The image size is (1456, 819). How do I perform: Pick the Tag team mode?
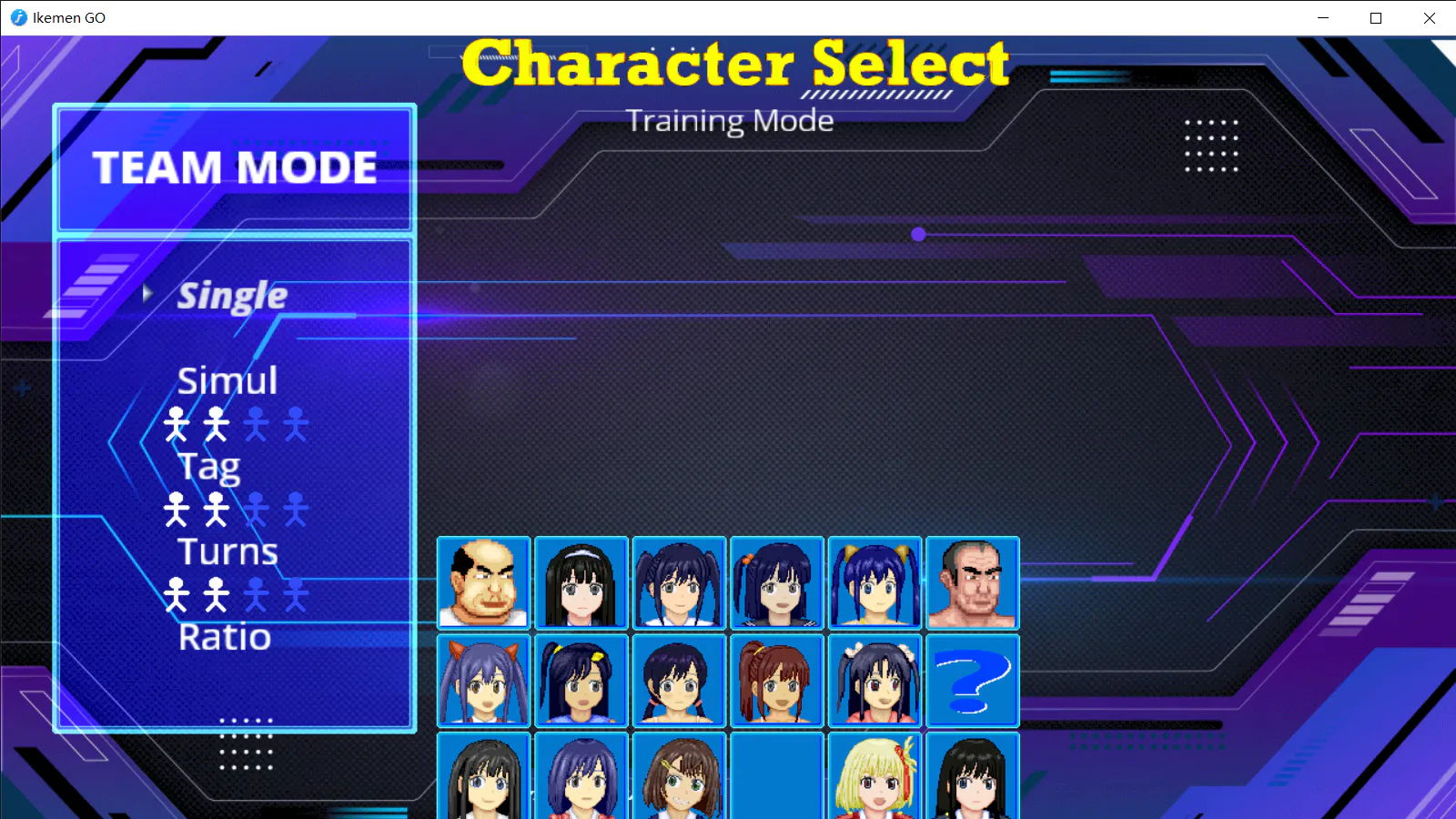(x=209, y=466)
